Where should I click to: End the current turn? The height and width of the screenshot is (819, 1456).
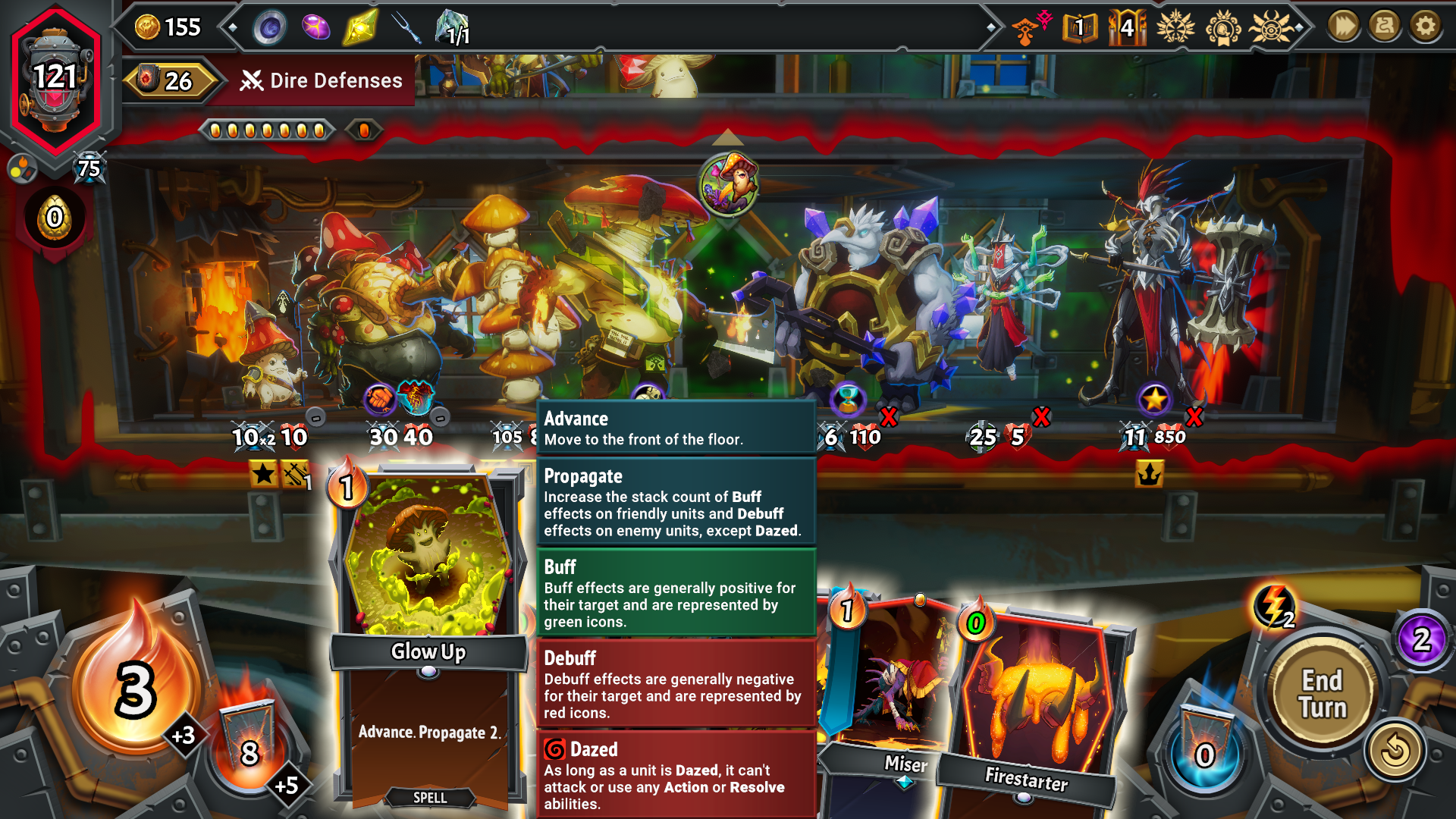tap(1323, 693)
